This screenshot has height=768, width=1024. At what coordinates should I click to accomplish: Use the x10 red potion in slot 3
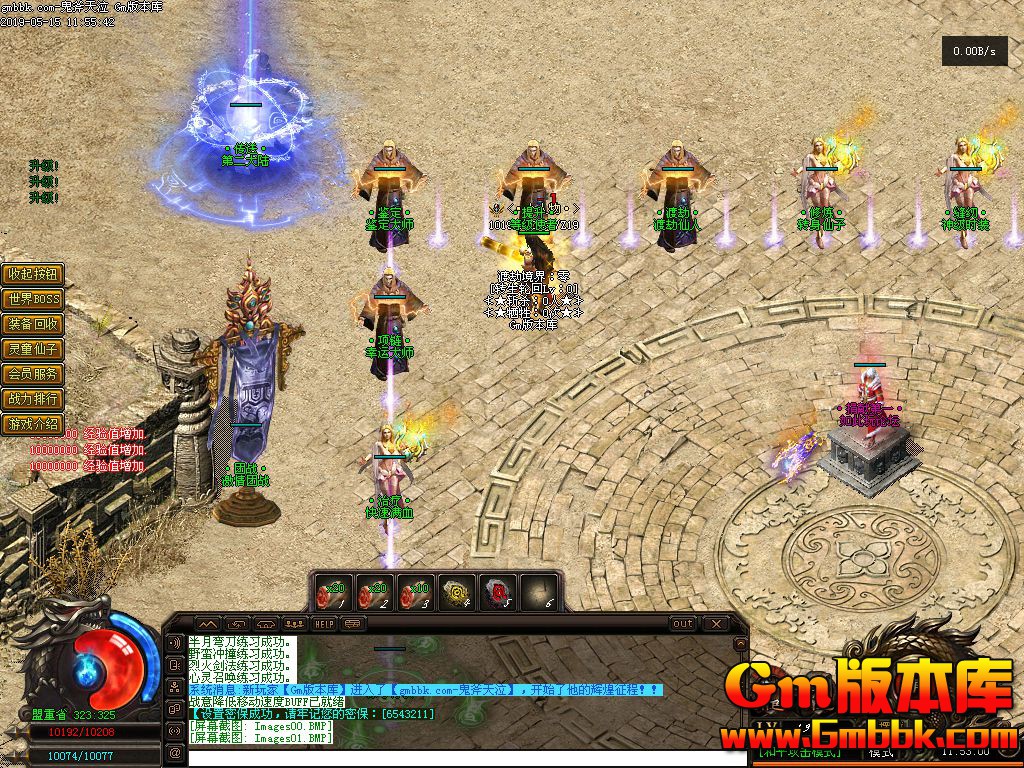(416, 592)
